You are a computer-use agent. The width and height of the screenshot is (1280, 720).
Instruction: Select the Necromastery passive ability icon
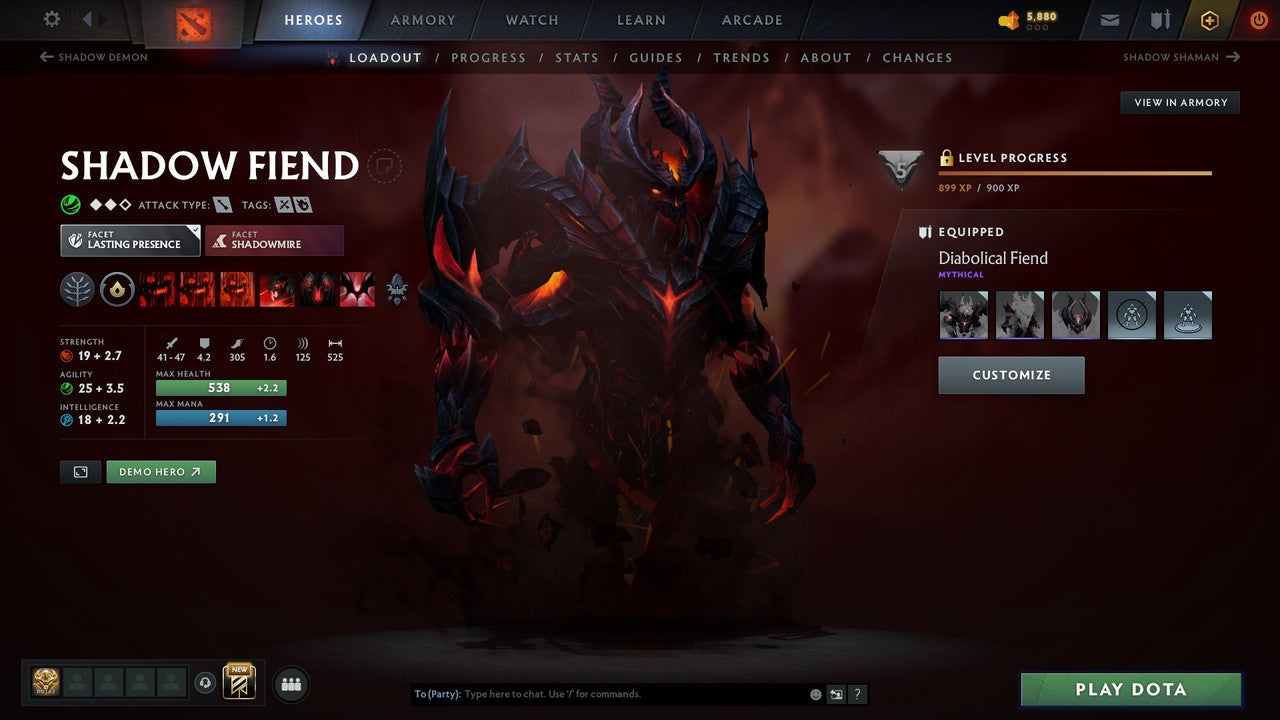[277, 289]
